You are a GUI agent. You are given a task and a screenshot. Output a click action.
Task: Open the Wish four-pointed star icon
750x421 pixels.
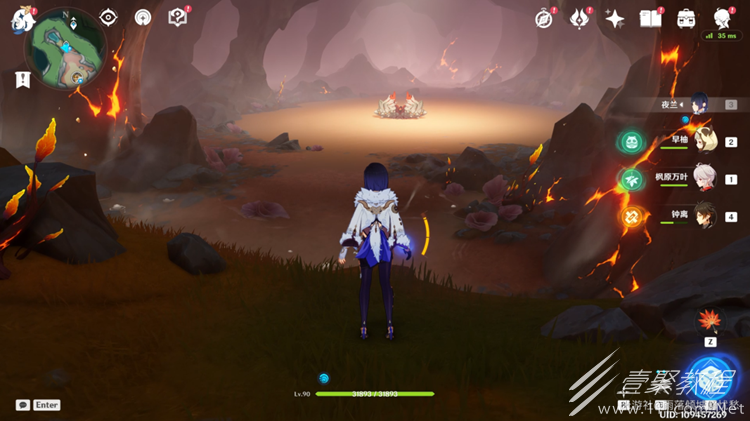[x=615, y=19]
